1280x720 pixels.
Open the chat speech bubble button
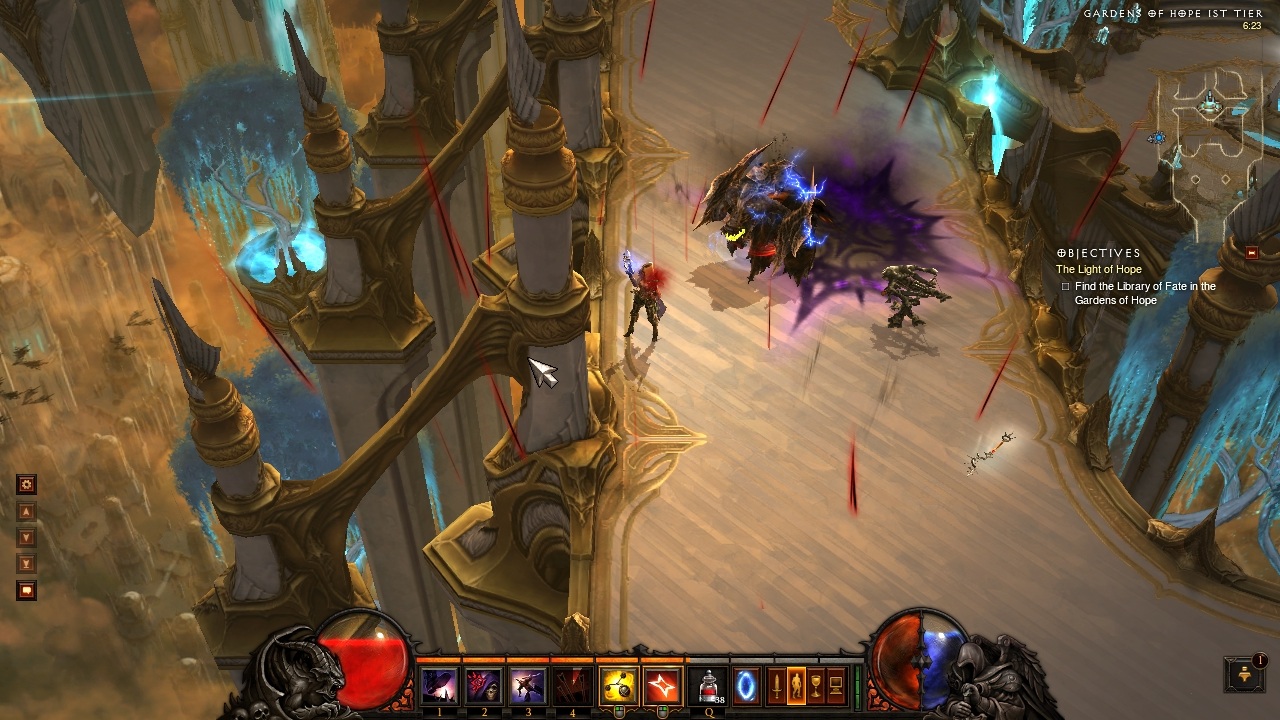point(27,591)
